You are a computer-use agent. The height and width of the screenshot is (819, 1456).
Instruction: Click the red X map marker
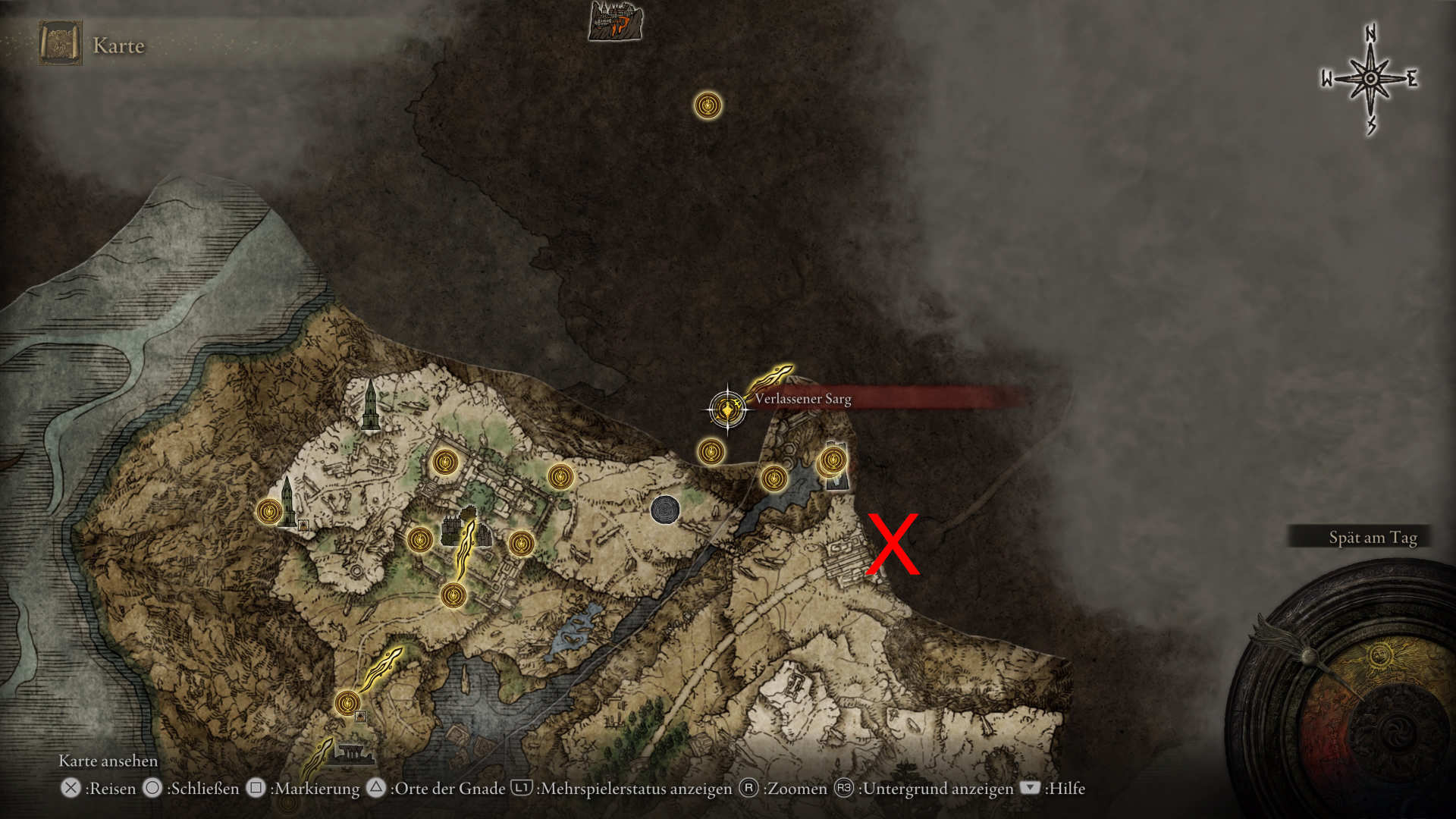coord(893,544)
